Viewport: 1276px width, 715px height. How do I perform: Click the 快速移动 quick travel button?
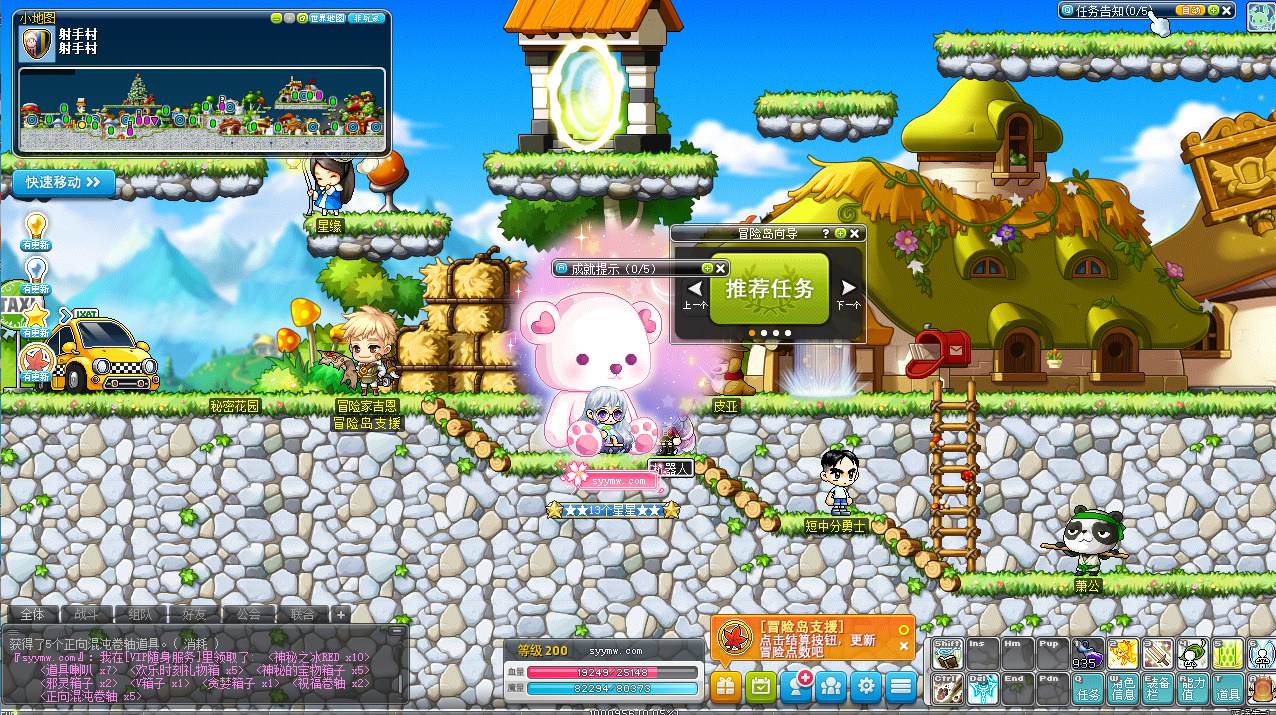(x=64, y=182)
